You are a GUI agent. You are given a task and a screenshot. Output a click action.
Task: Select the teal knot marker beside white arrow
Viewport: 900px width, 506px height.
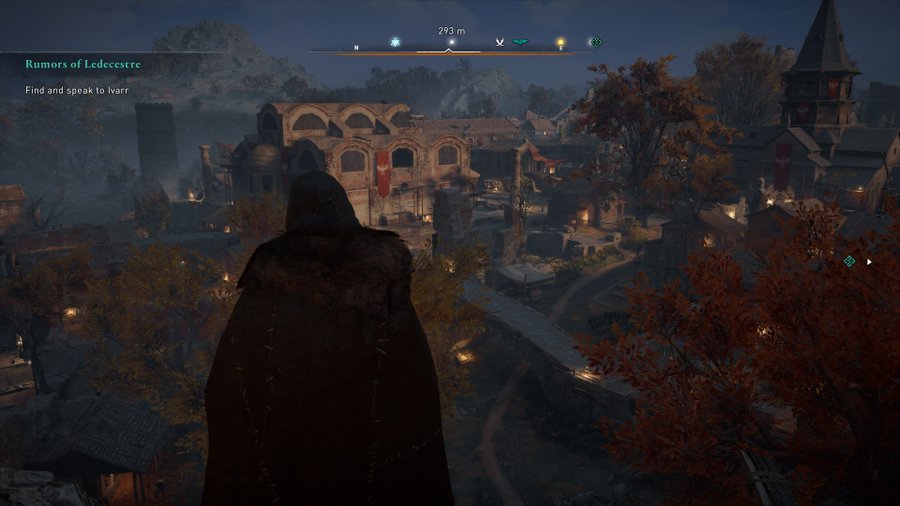coord(849,261)
